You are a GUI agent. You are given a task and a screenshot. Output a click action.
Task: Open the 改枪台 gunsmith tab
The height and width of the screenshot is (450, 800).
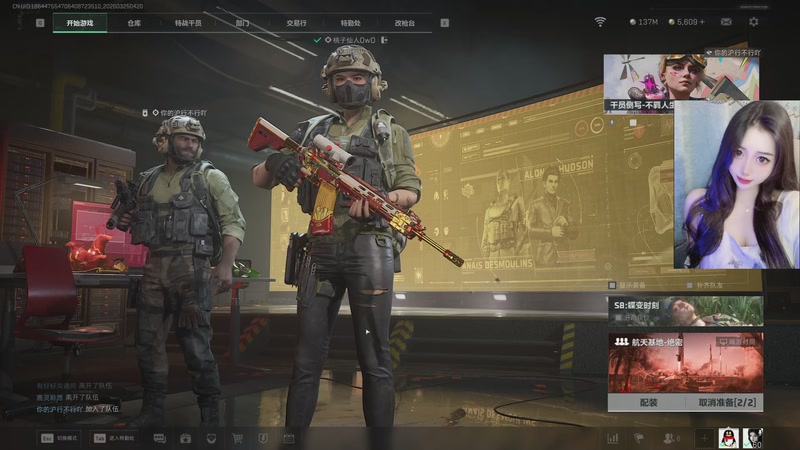pyautogui.click(x=404, y=22)
